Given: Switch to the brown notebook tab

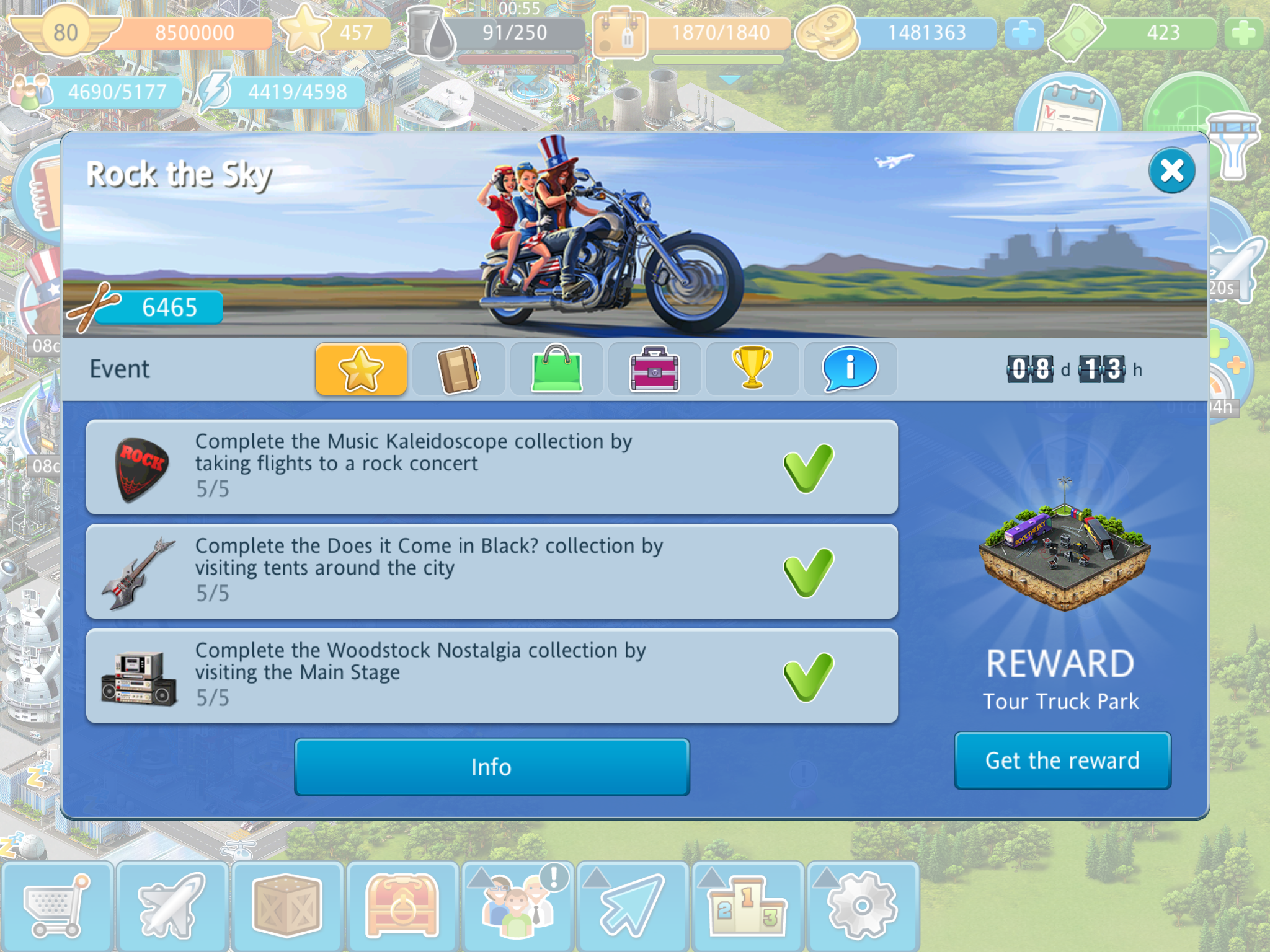Looking at the screenshot, I should coord(459,369).
